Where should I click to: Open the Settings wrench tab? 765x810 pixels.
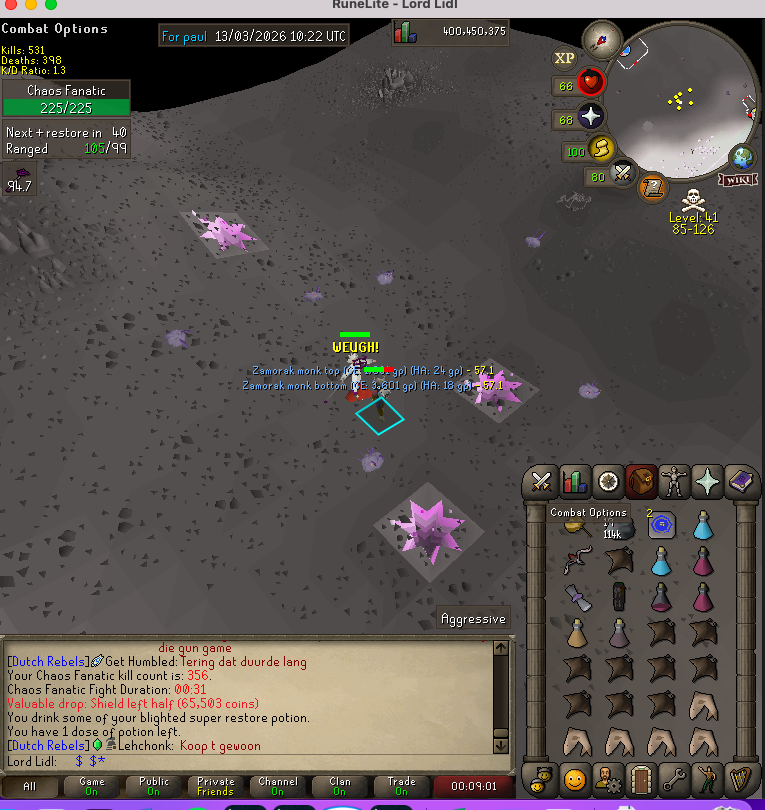pos(673,777)
